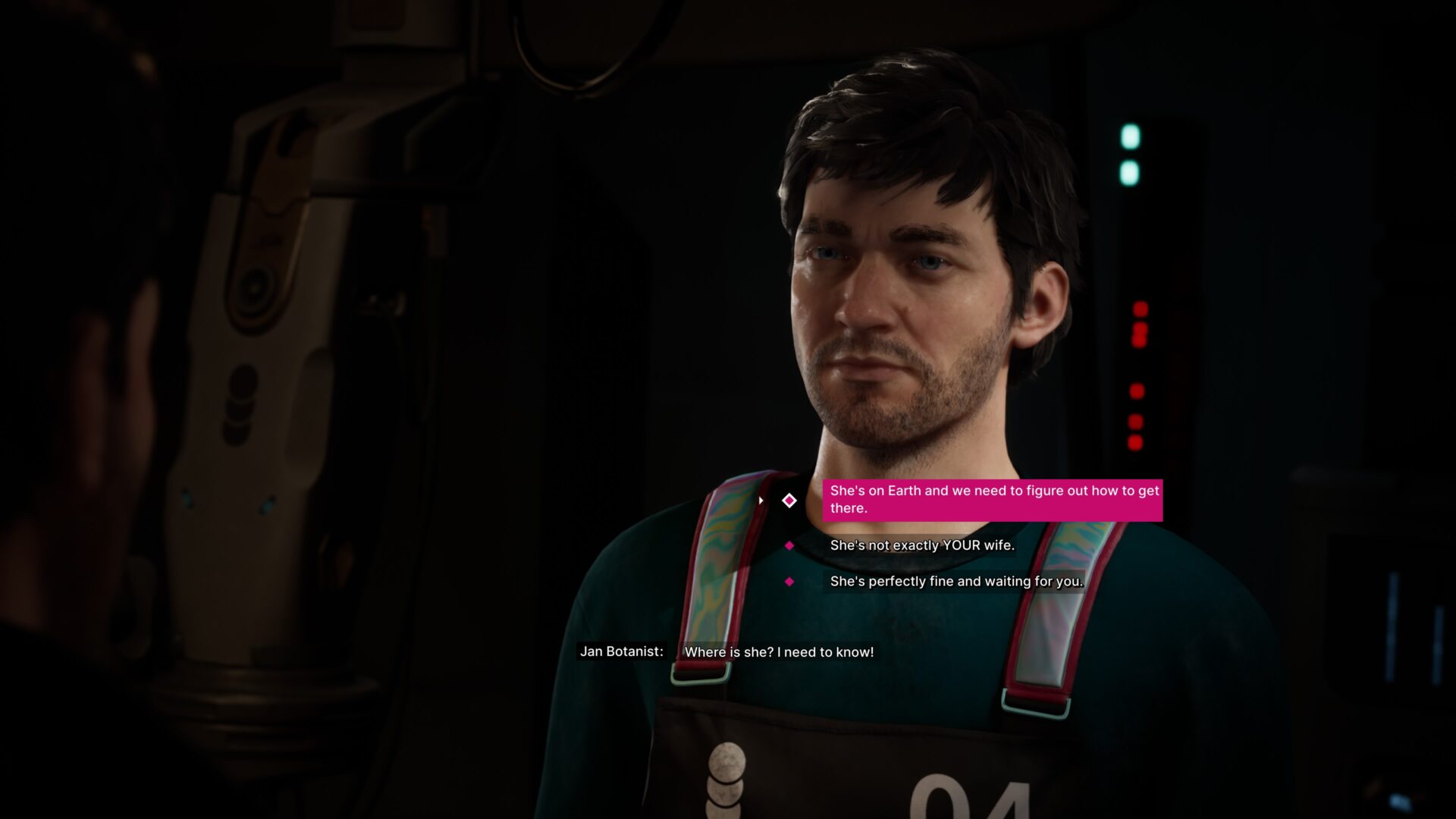The image size is (1456, 819).
Task: Select "She's not exactly YOUR wife" reply
Action: 921,545
